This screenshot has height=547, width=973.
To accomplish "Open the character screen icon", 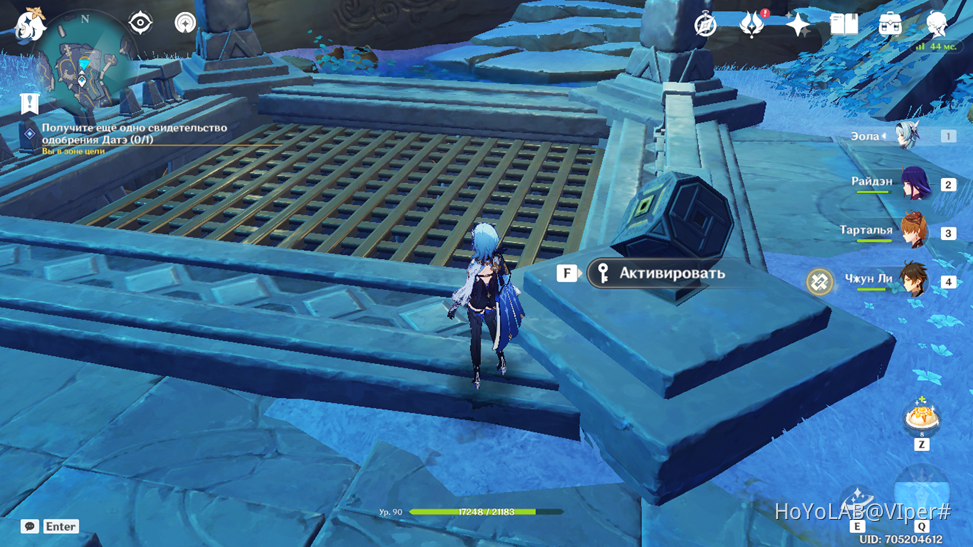I will [x=936, y=25].
